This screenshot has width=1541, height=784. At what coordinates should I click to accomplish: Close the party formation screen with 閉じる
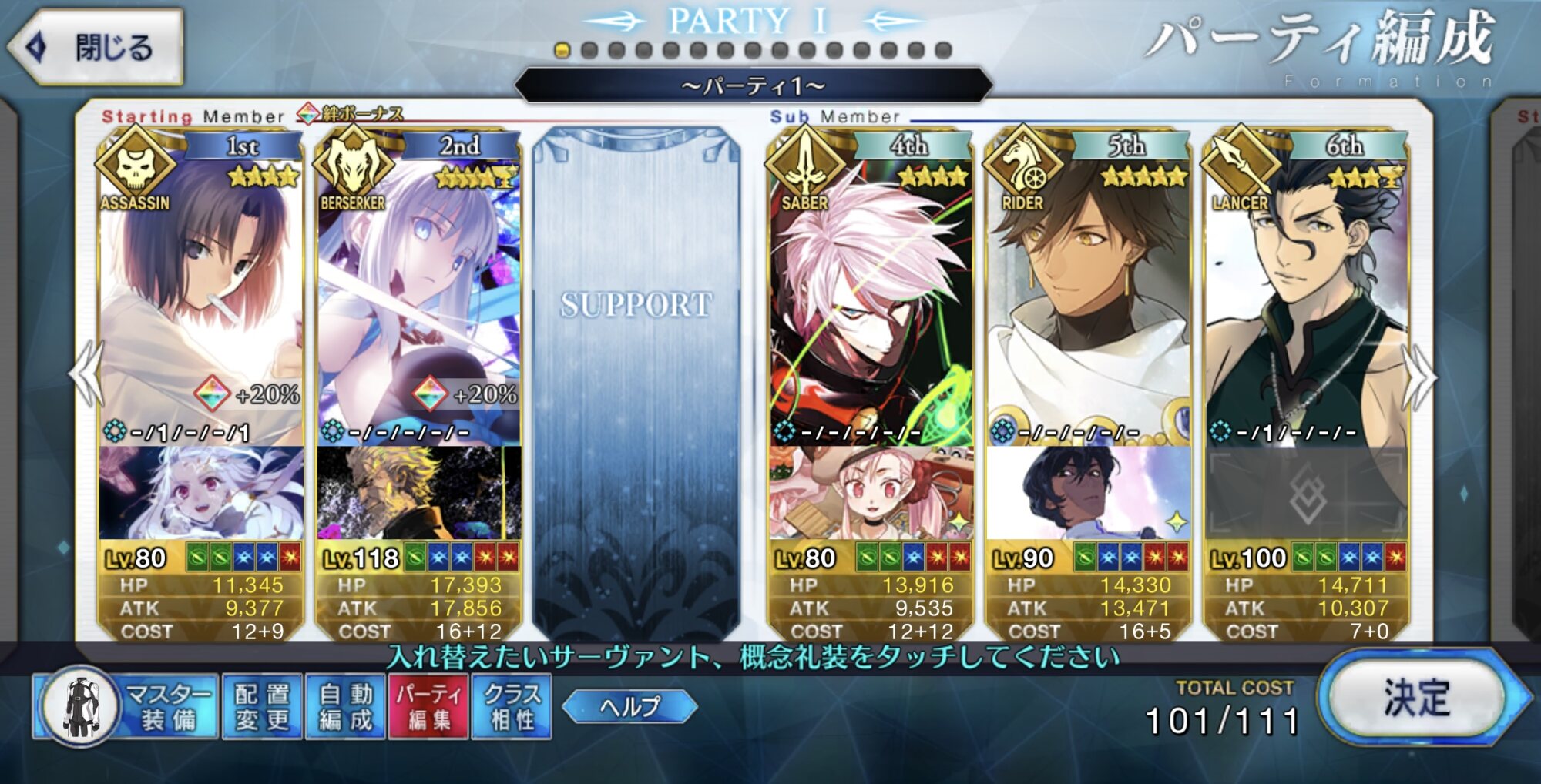96,47
